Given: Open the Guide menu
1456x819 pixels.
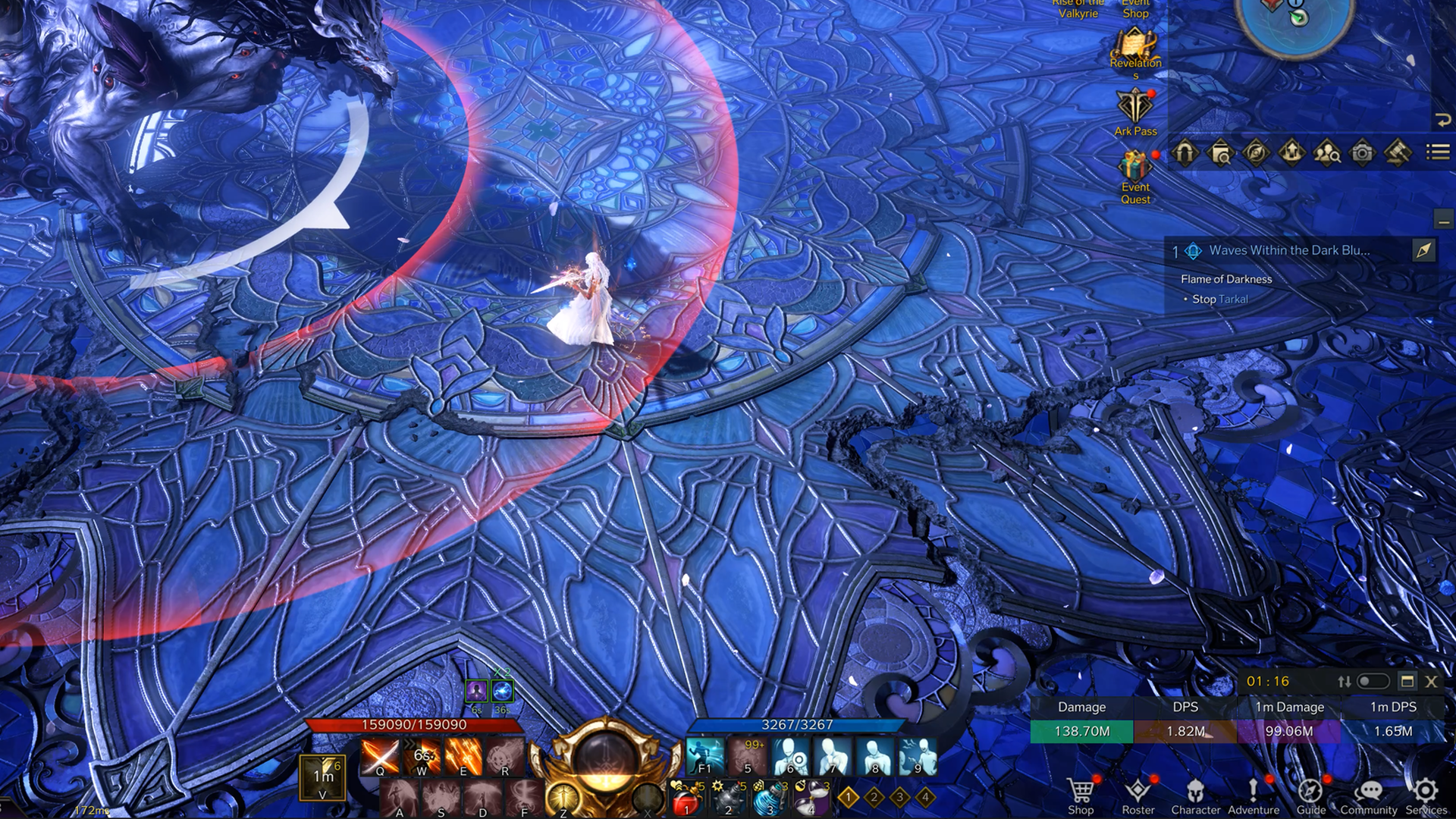Looking at the screenshot, I should point(1310,795).
